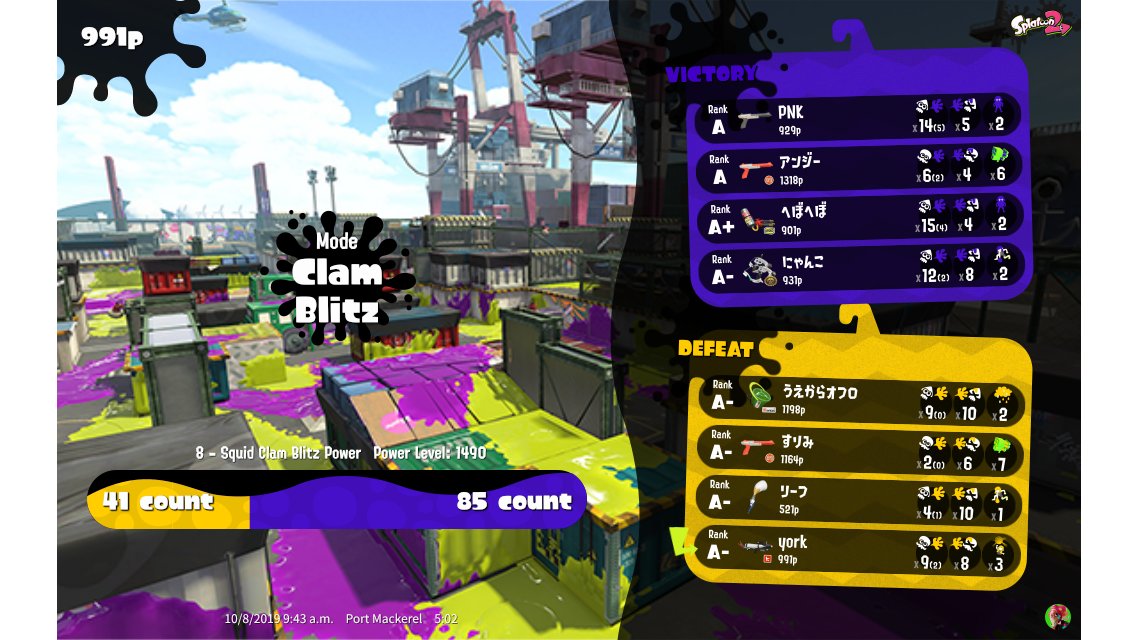Select PNK's player row

[858, 116]
